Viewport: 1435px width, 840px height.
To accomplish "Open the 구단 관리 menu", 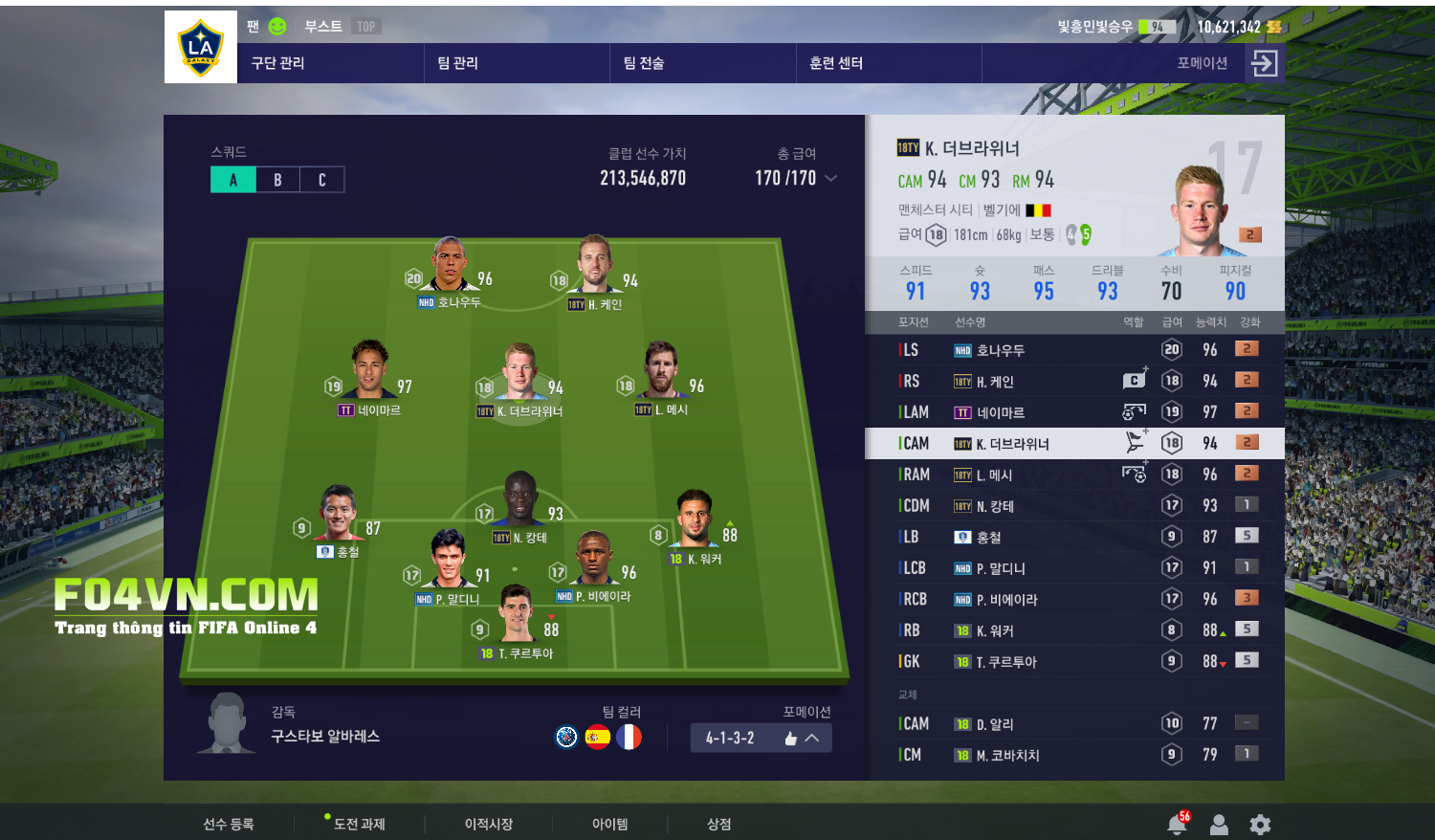I will coord(278,63).
